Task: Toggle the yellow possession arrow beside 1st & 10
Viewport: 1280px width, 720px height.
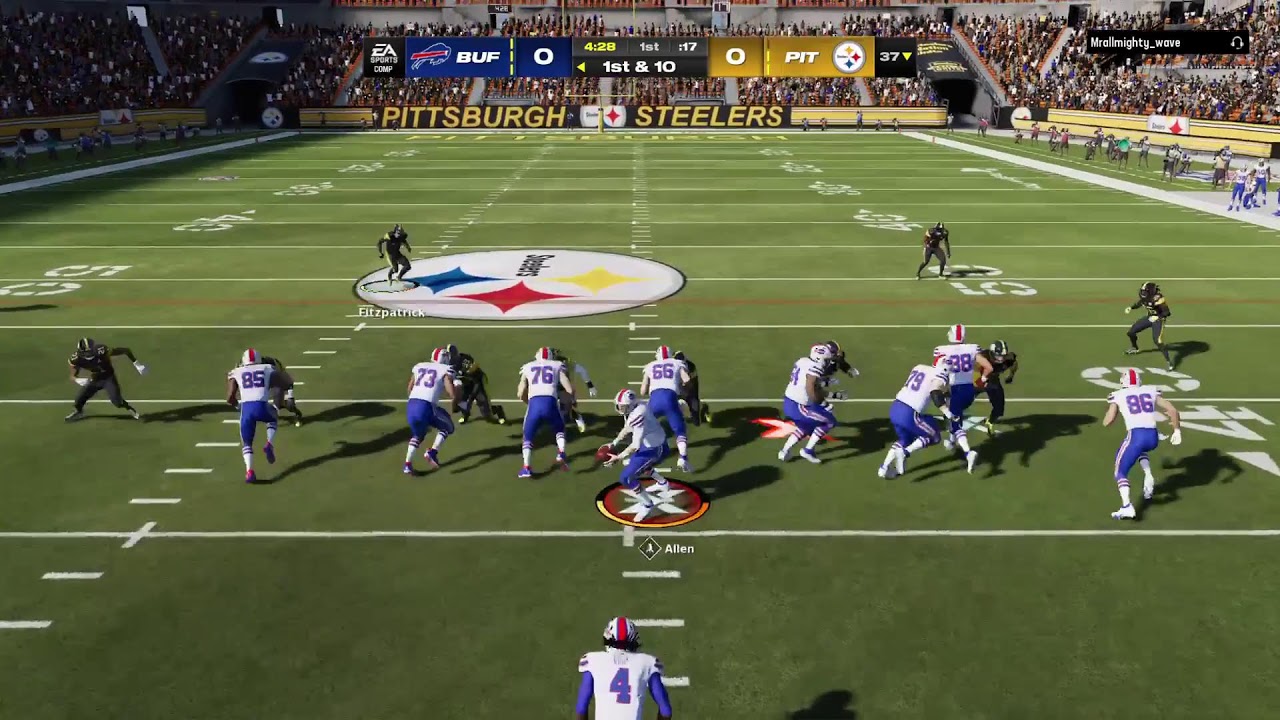Action: (583, 66)
